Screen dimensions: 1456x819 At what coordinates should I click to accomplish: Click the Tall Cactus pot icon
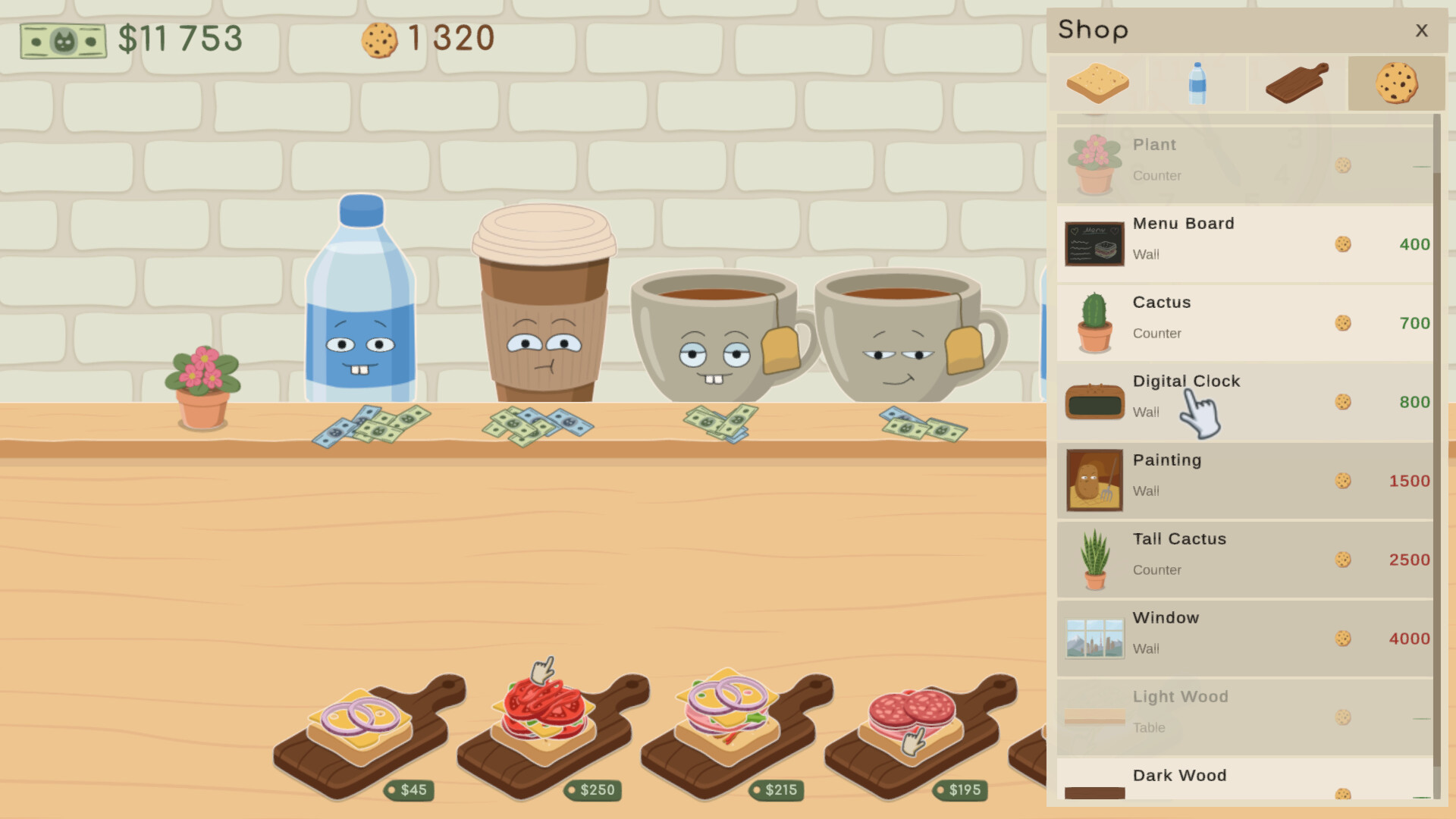click(x=1094, y=559)
